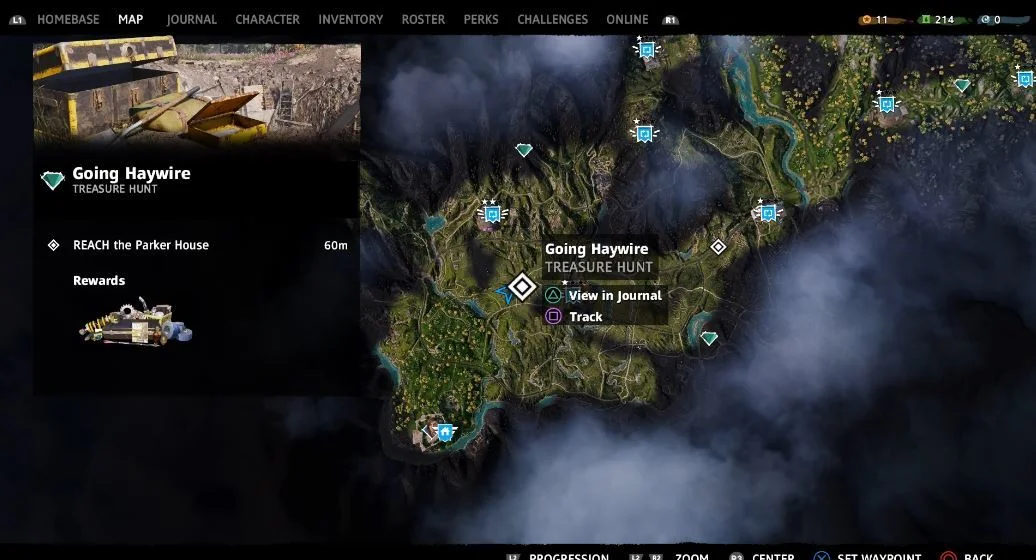Select the Map tab

click(x=130, y=19)
